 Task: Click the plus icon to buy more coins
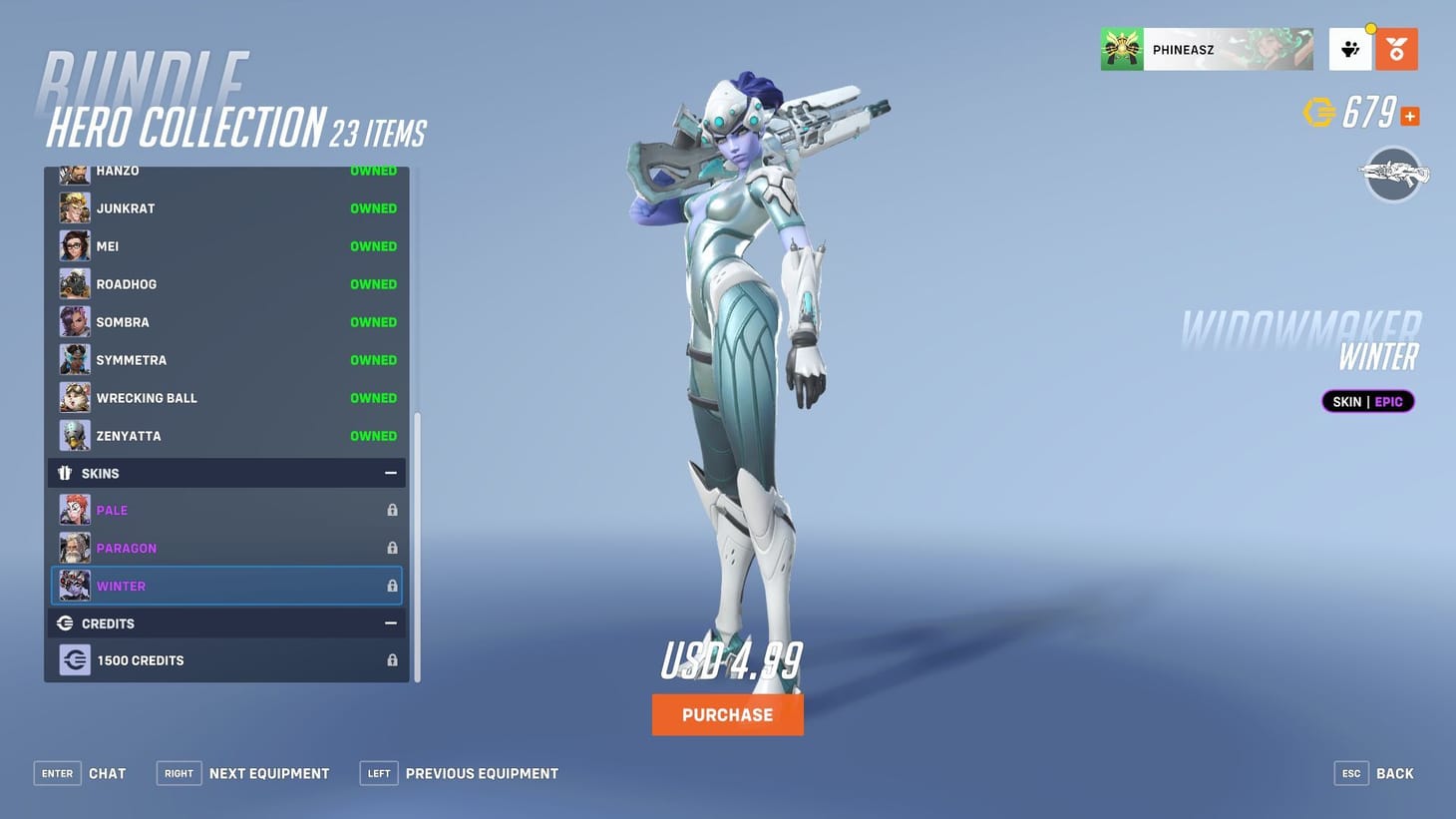coord(1409,116)
